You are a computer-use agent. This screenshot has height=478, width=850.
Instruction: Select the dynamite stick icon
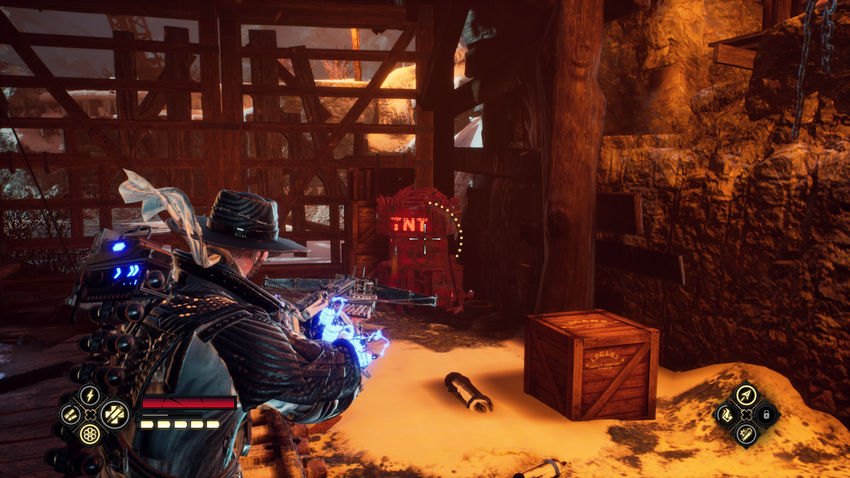(745, 433)
